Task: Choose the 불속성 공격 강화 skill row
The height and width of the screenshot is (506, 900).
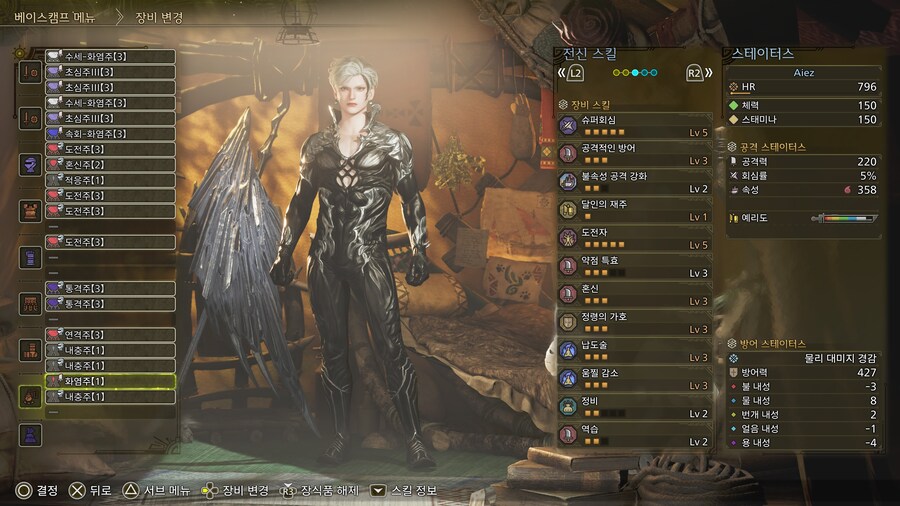Action: 634,182
